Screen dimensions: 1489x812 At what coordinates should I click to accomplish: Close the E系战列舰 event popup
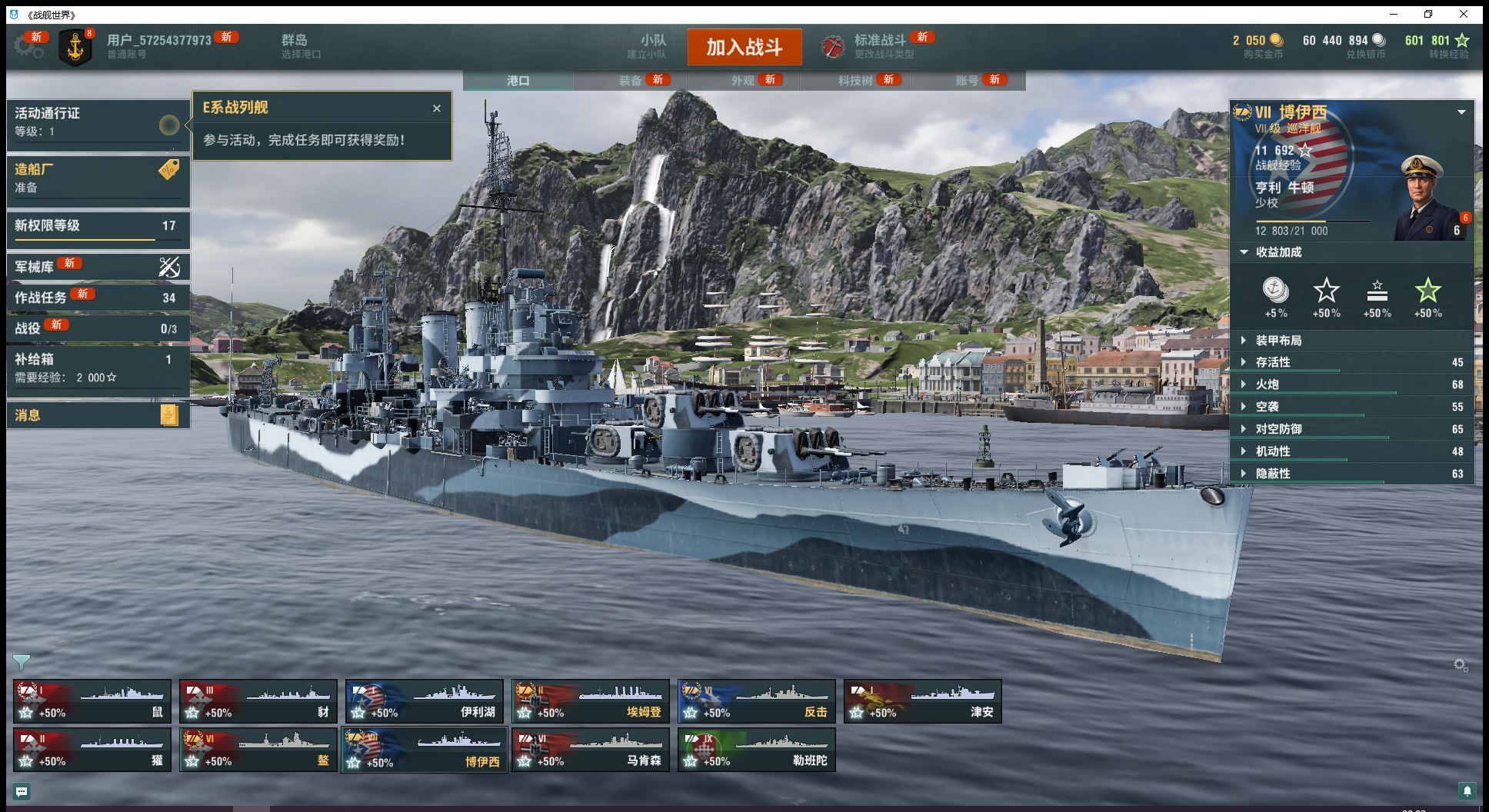click(x=437, y=108)
